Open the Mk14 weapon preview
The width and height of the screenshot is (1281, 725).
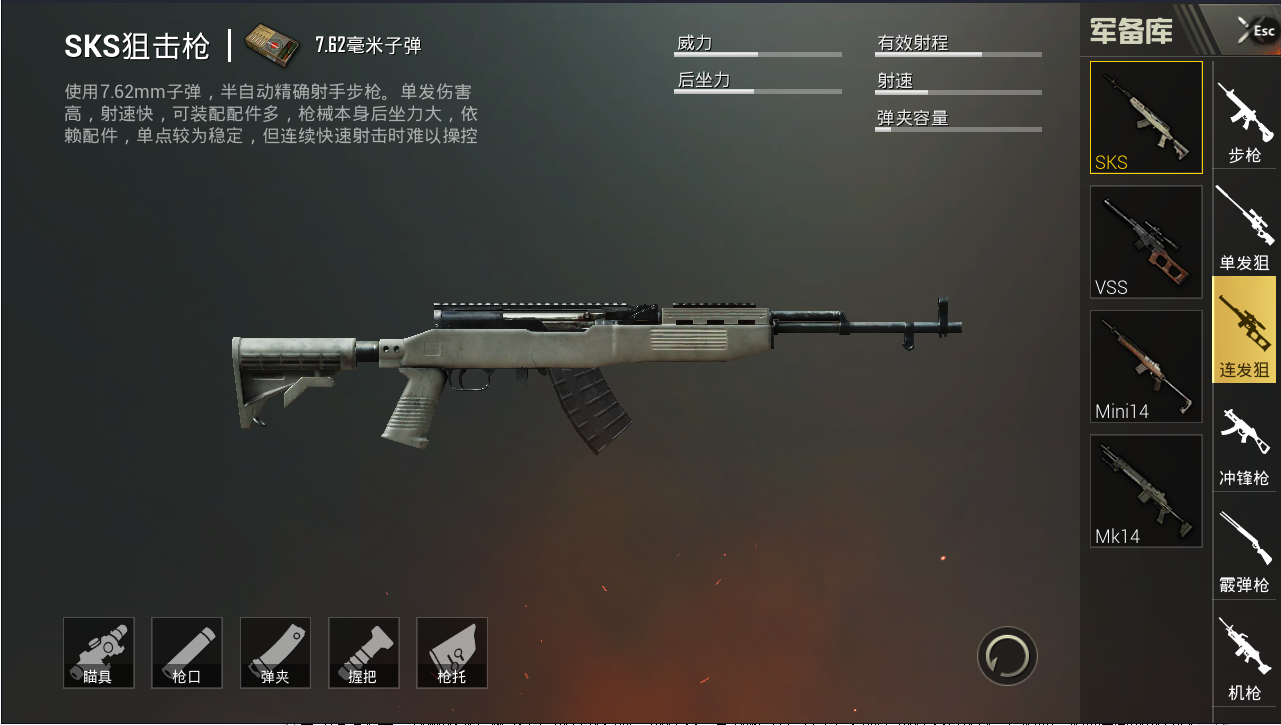1145,490
